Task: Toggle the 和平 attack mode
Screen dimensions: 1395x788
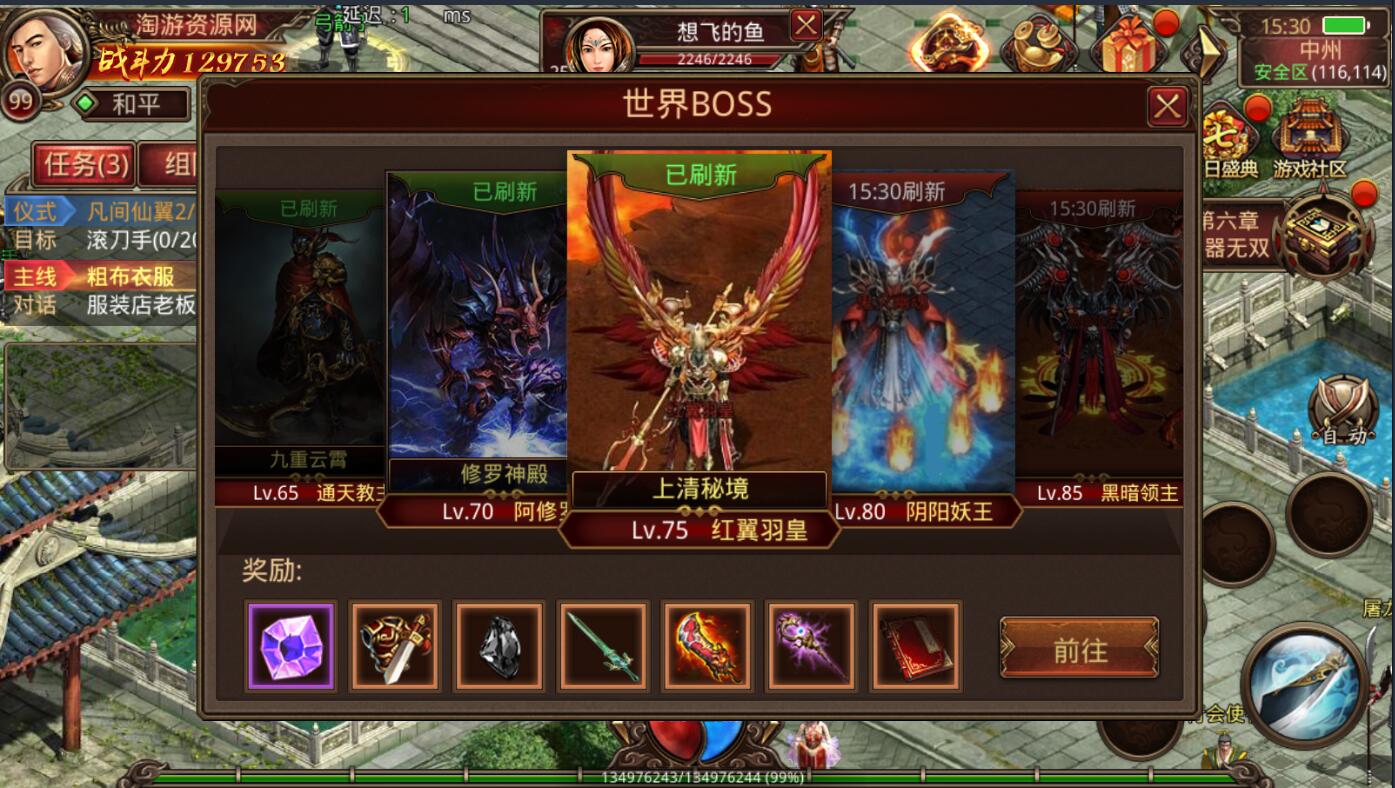Action: pos(134,104)
